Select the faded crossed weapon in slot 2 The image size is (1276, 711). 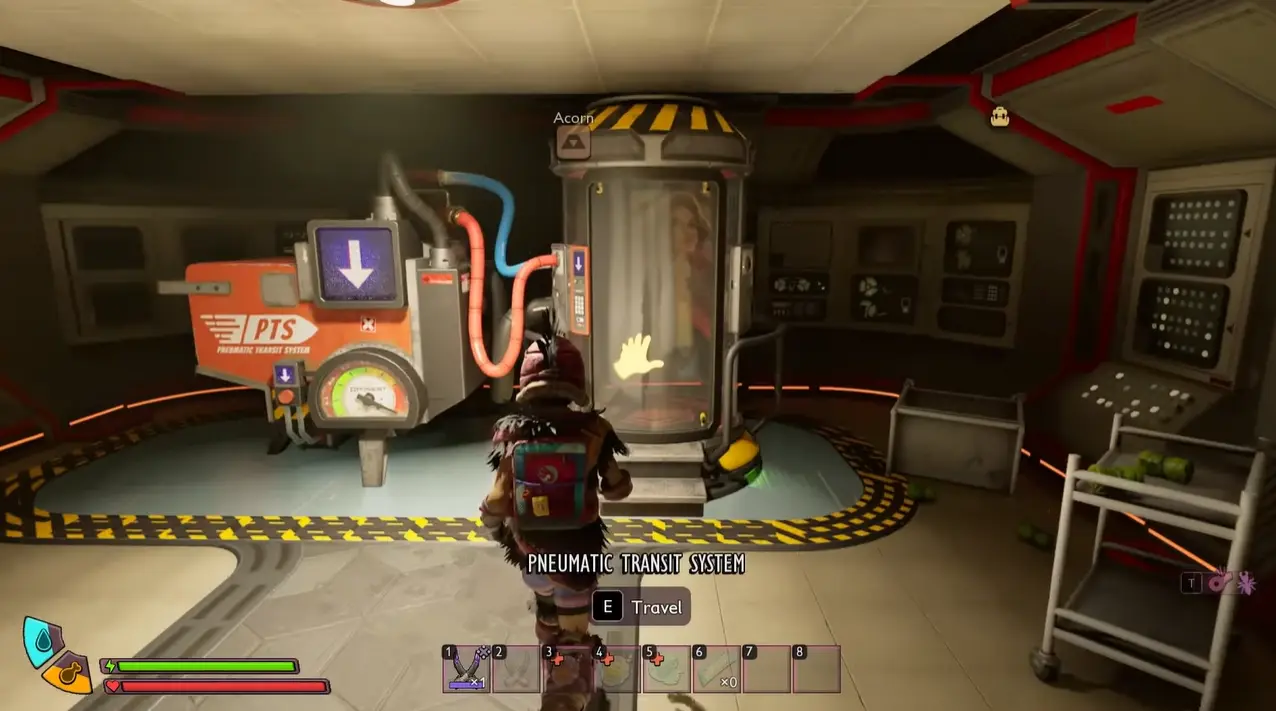pyautogui.click(x=517, y=669)
